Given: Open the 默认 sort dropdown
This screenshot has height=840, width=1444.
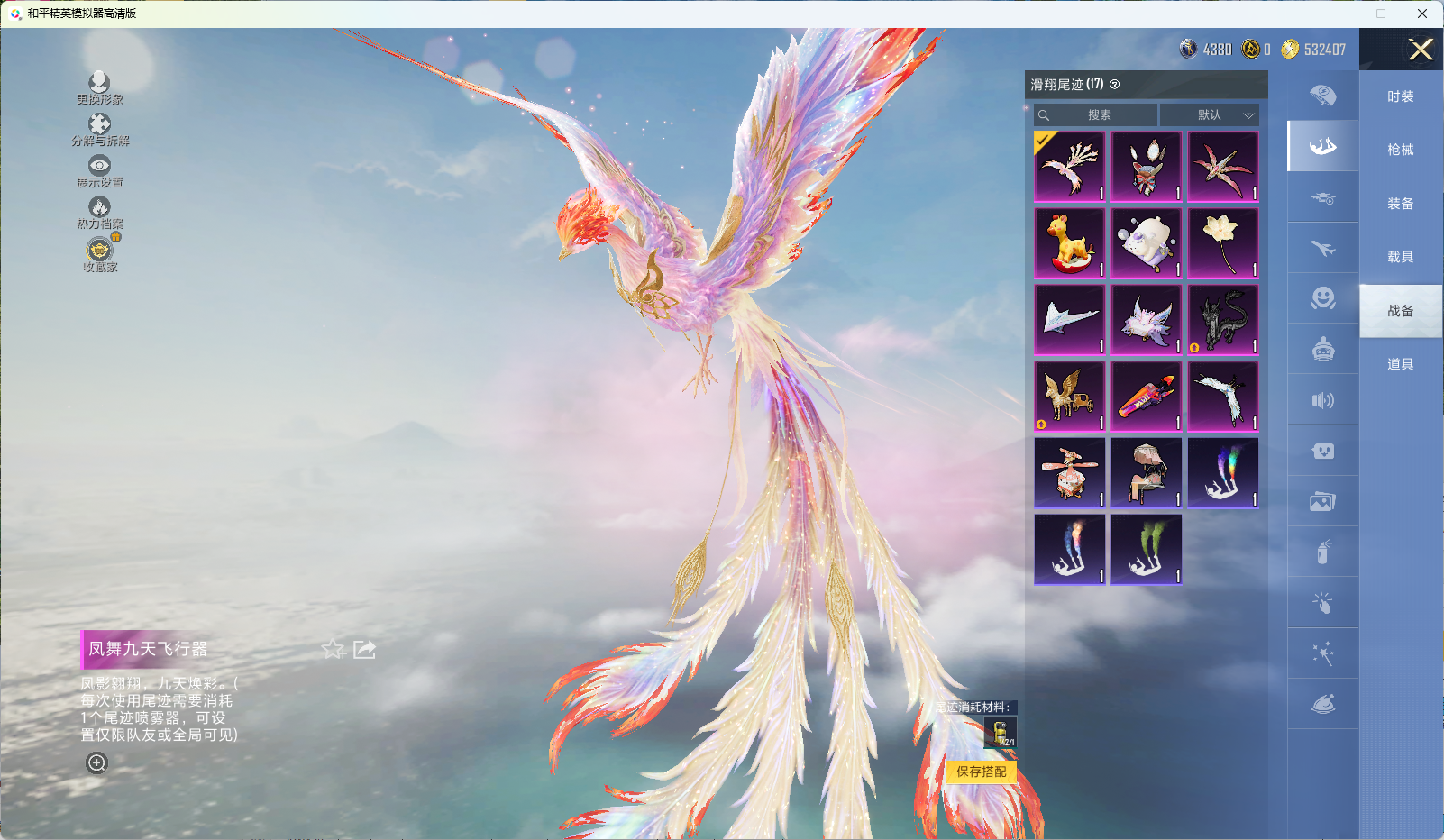Looking at the screenshot, I should 1209,115.
